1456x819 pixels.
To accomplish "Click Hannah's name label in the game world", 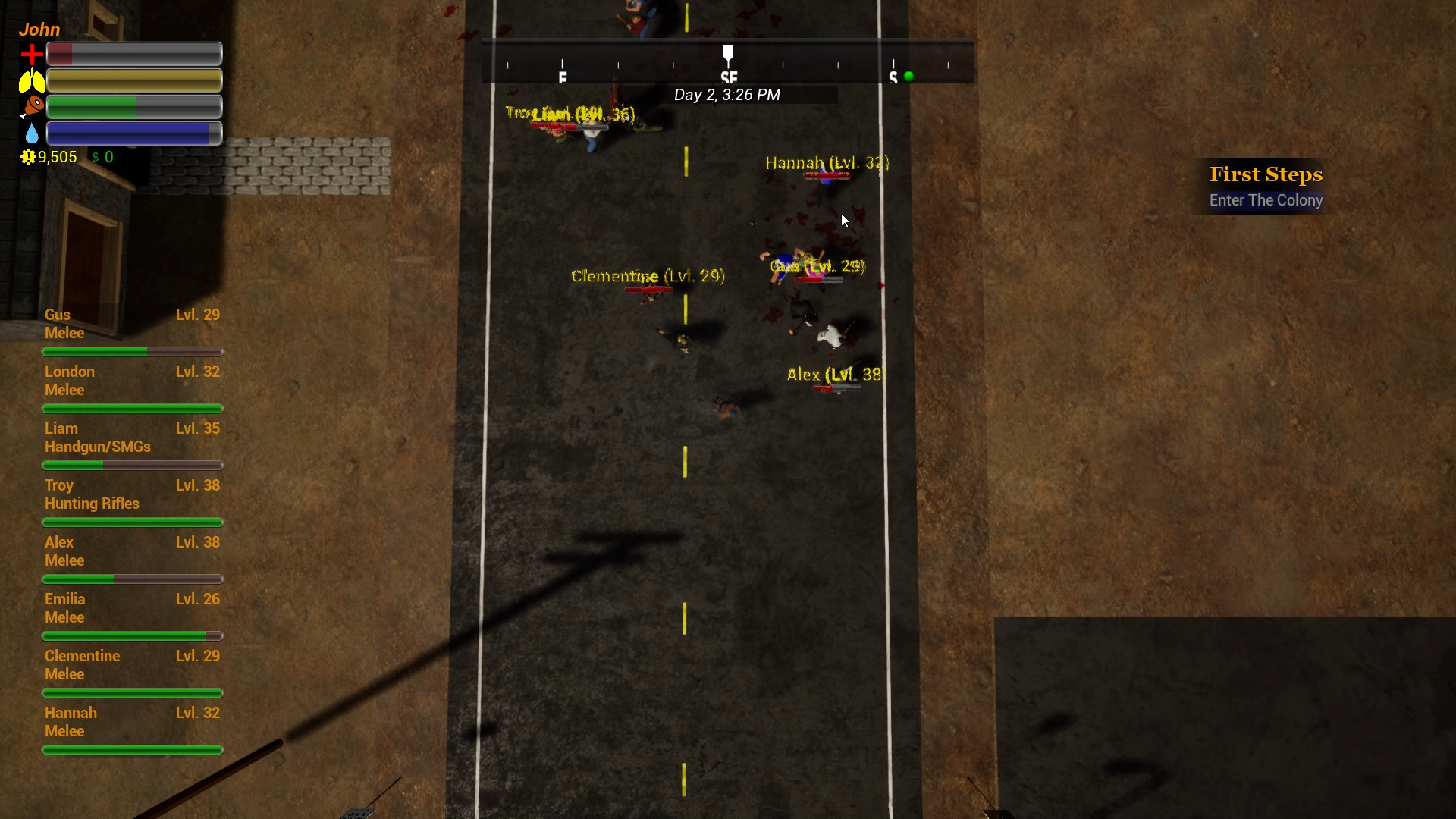I will (824, 163).
